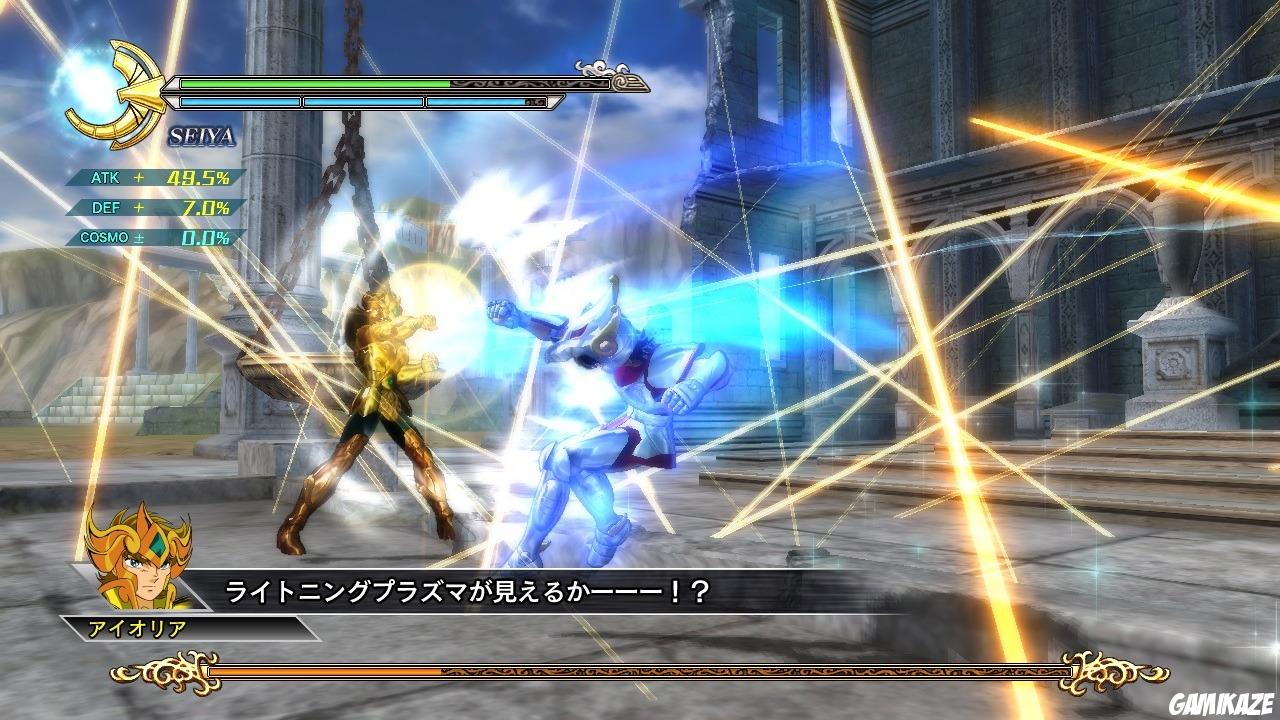Select the GAMIKAZE watermark logo

click(x=1224, y=703)
